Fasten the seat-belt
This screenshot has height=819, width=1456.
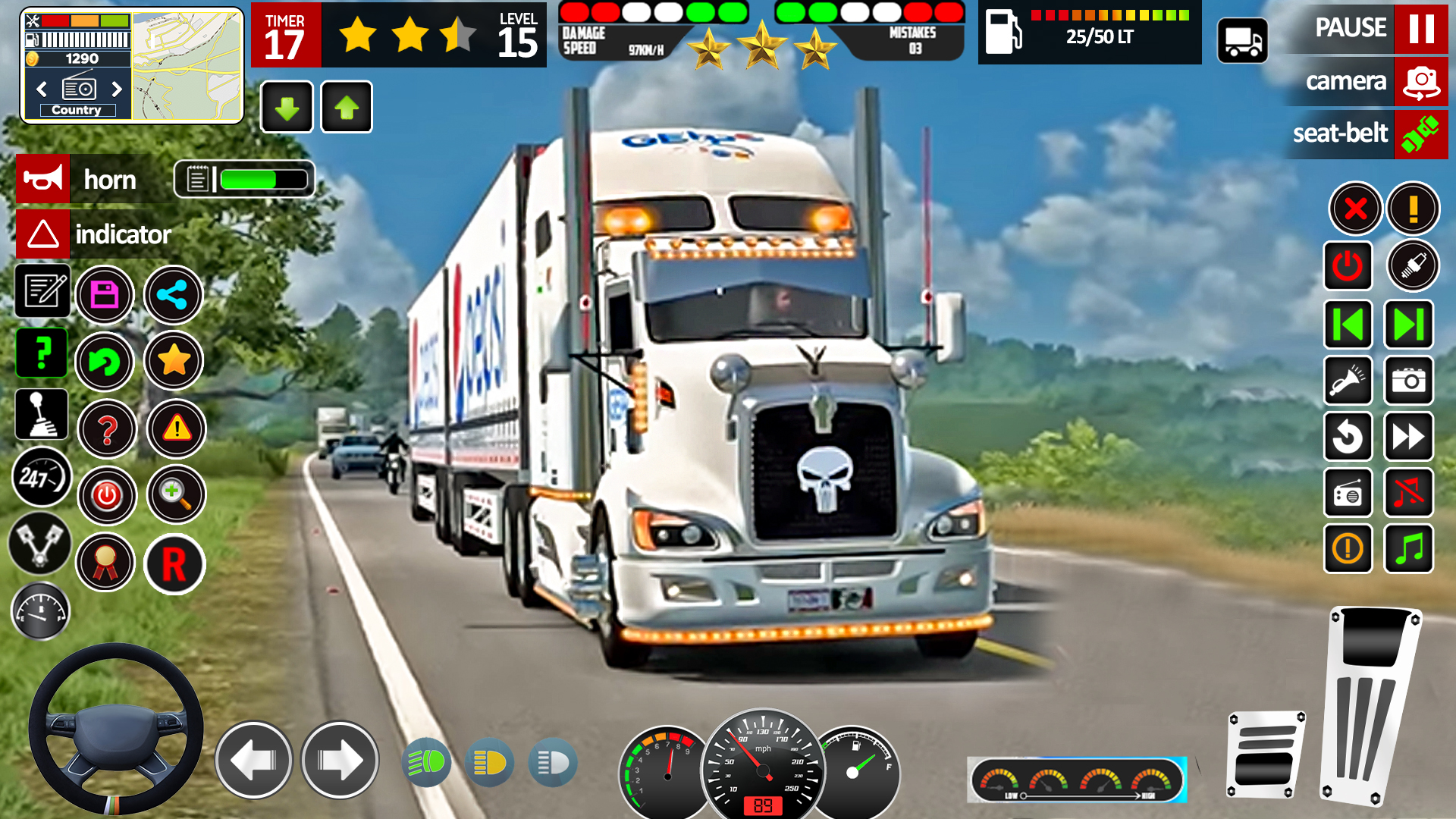(1365, 134)
